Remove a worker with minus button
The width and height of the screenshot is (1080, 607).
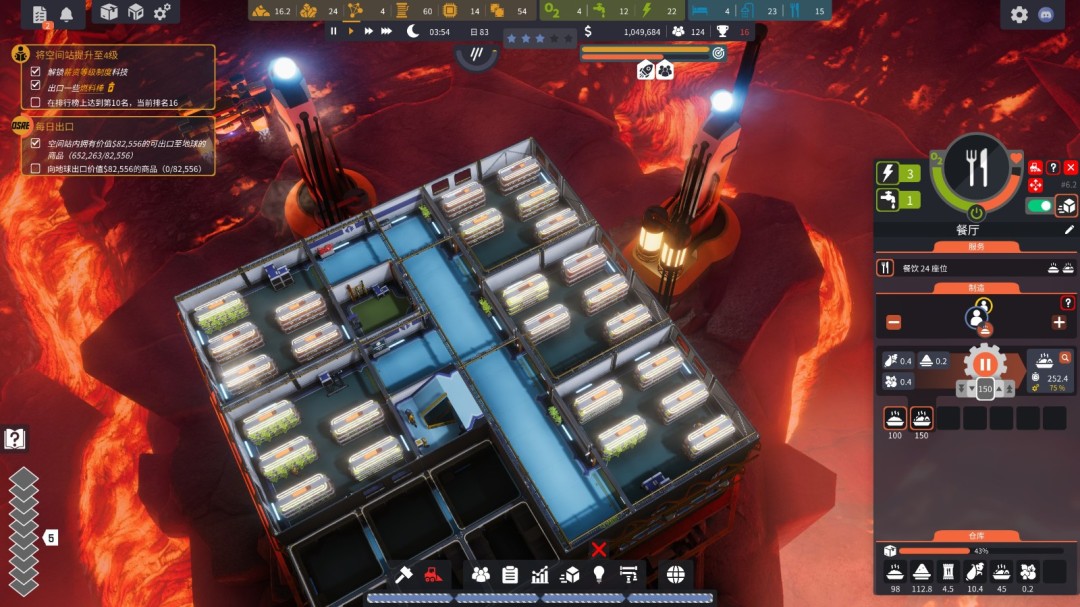click(x=893, y=322)
